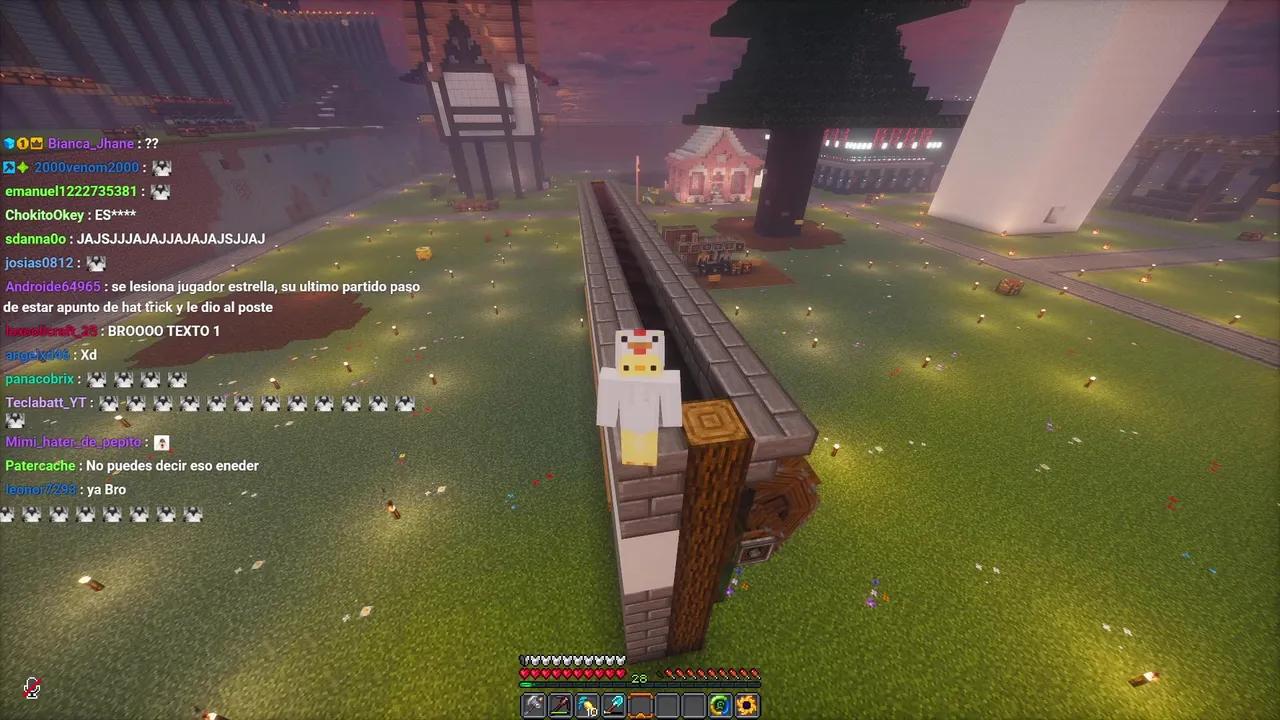The image size is (1280, 720).
Task: Click the emote beside josias0812's message
Action: pyautogui.click(x=95, y=262)
